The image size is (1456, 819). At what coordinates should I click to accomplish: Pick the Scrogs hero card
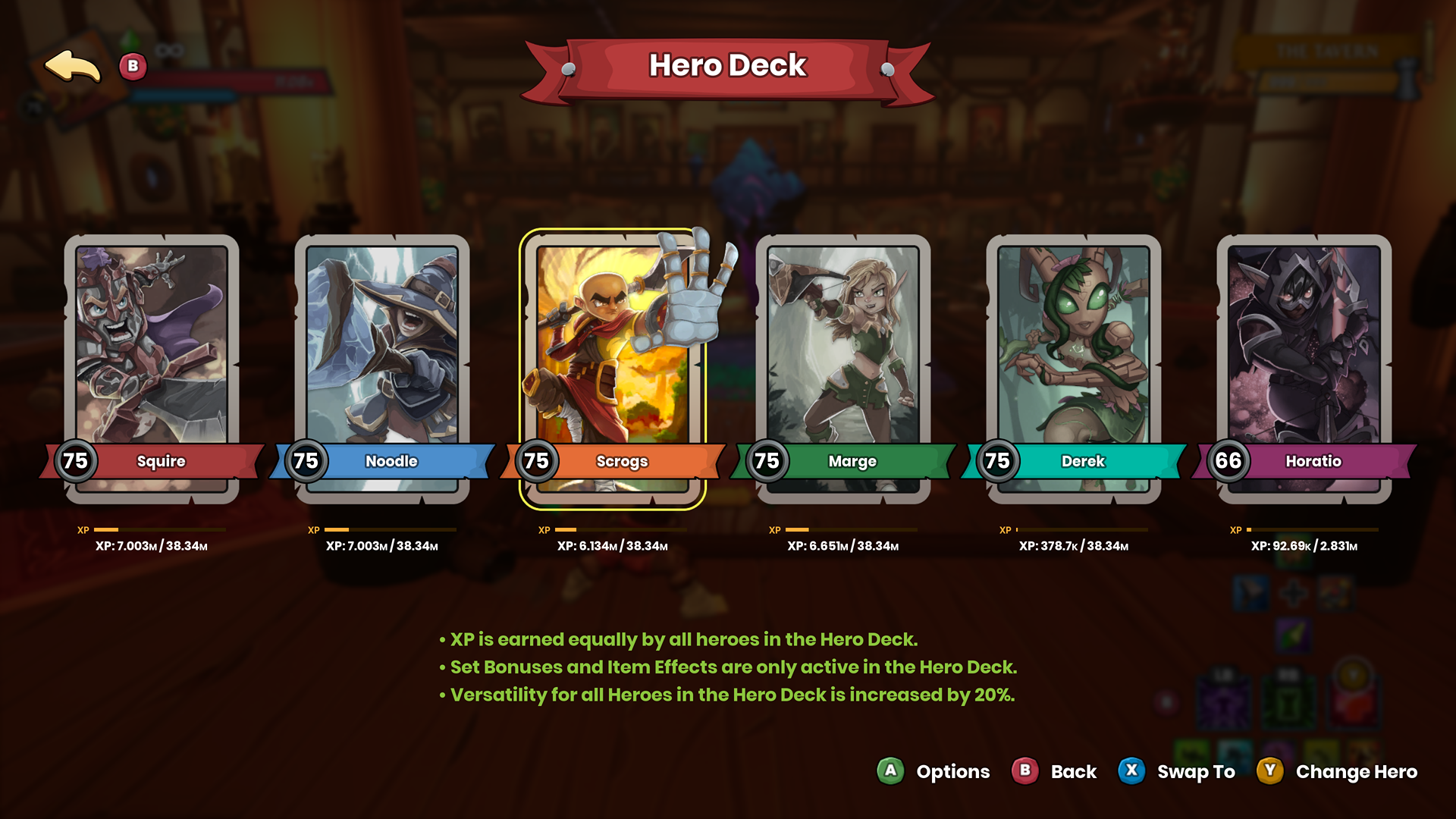pyautogui.click(x=613, y=364)
